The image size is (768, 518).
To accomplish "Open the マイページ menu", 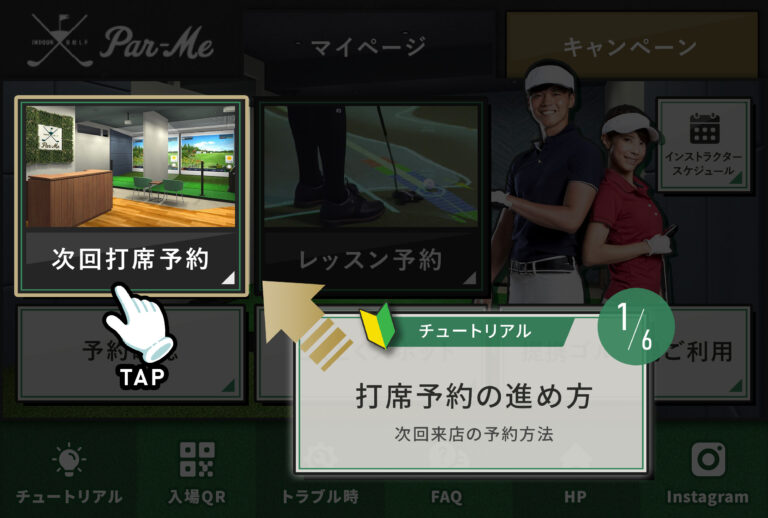I will coord(367,46).
